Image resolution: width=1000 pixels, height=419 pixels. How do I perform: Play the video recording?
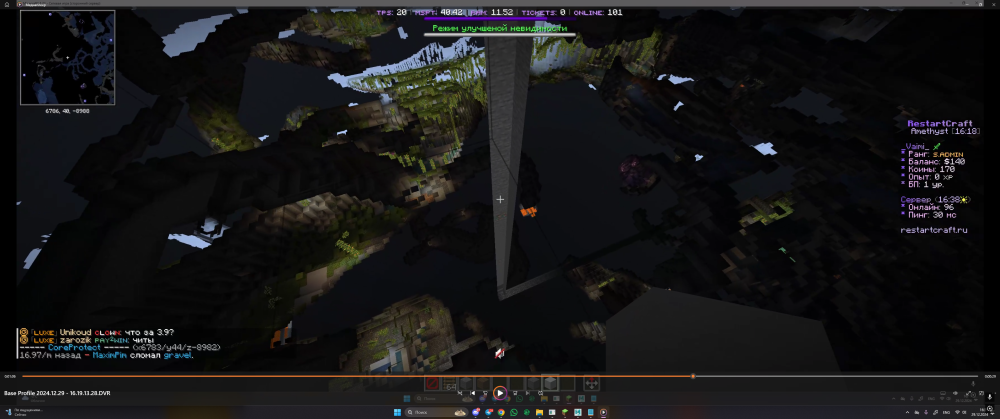tap(499, 393)
